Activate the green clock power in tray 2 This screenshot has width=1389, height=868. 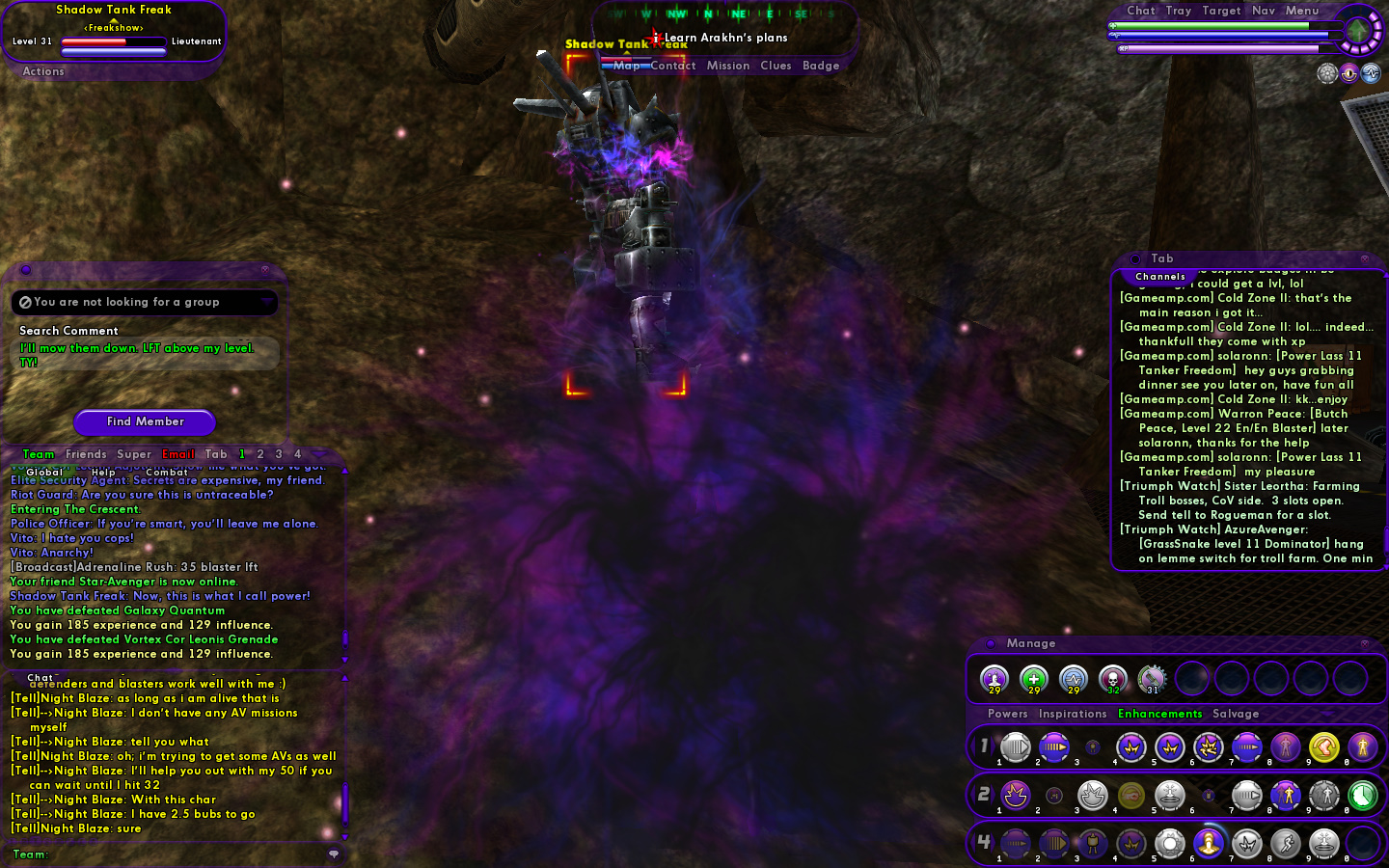(x=1362, y=795)
